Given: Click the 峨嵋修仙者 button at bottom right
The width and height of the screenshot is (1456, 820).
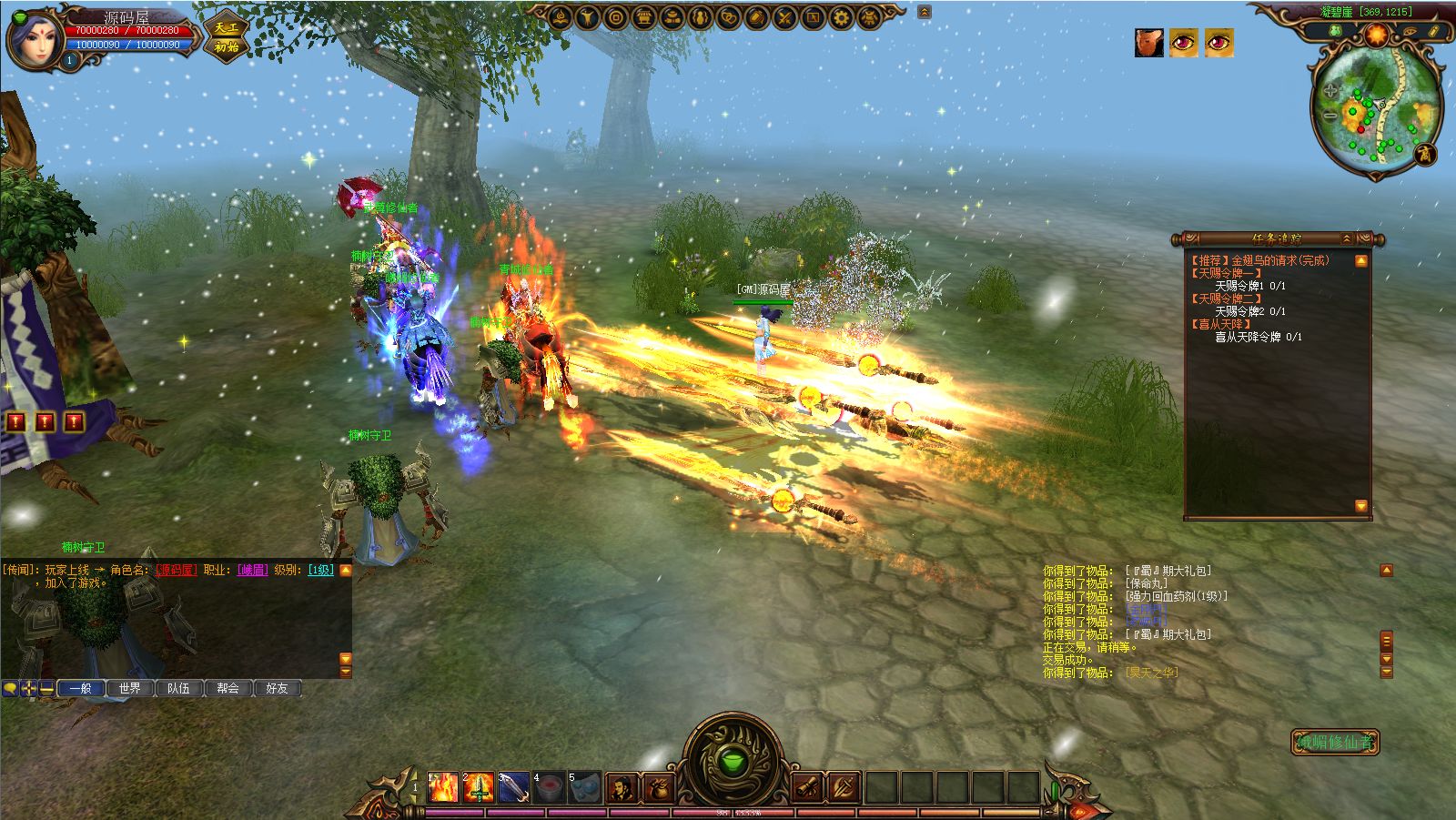Looking at the screenshot, I should [1335, 742].
